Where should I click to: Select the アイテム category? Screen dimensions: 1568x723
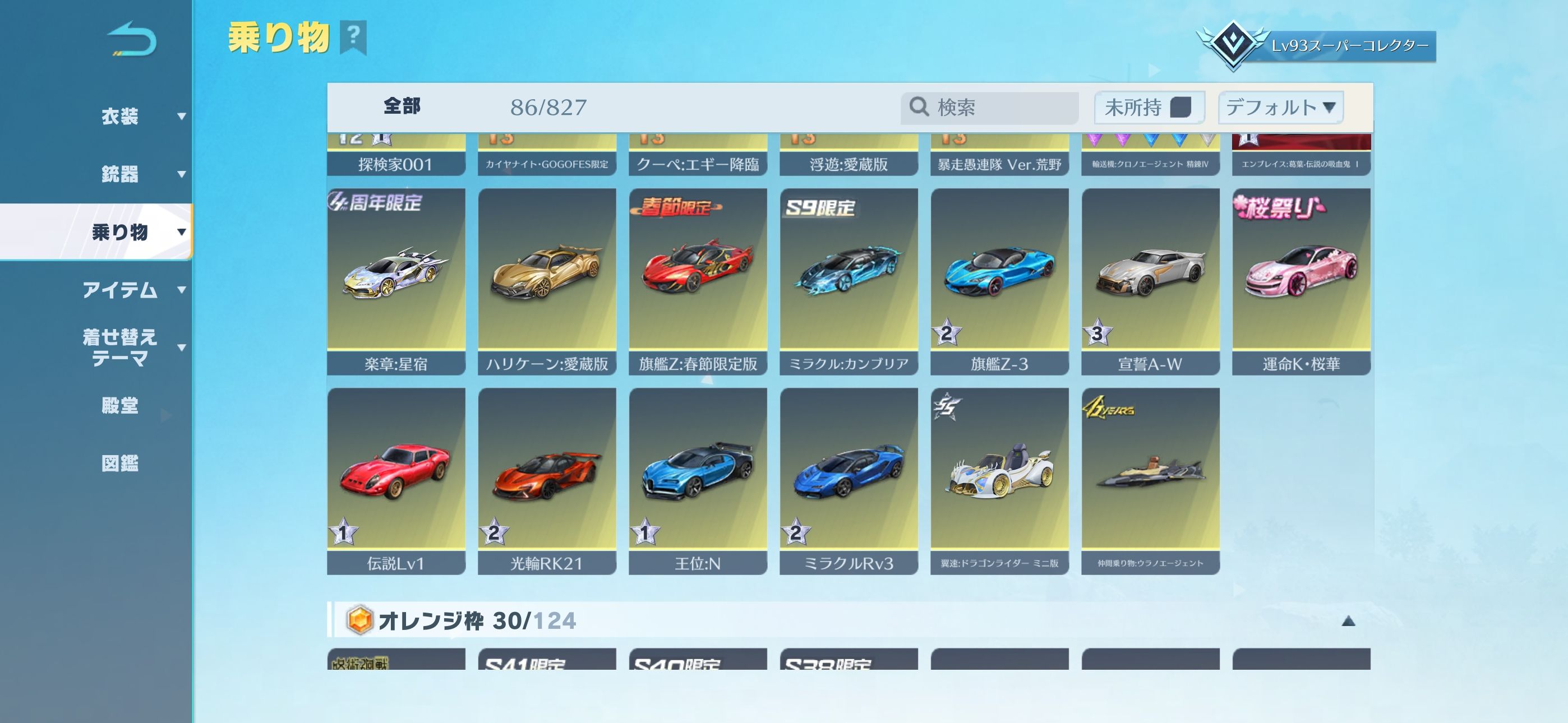click(x=121, y=290)
